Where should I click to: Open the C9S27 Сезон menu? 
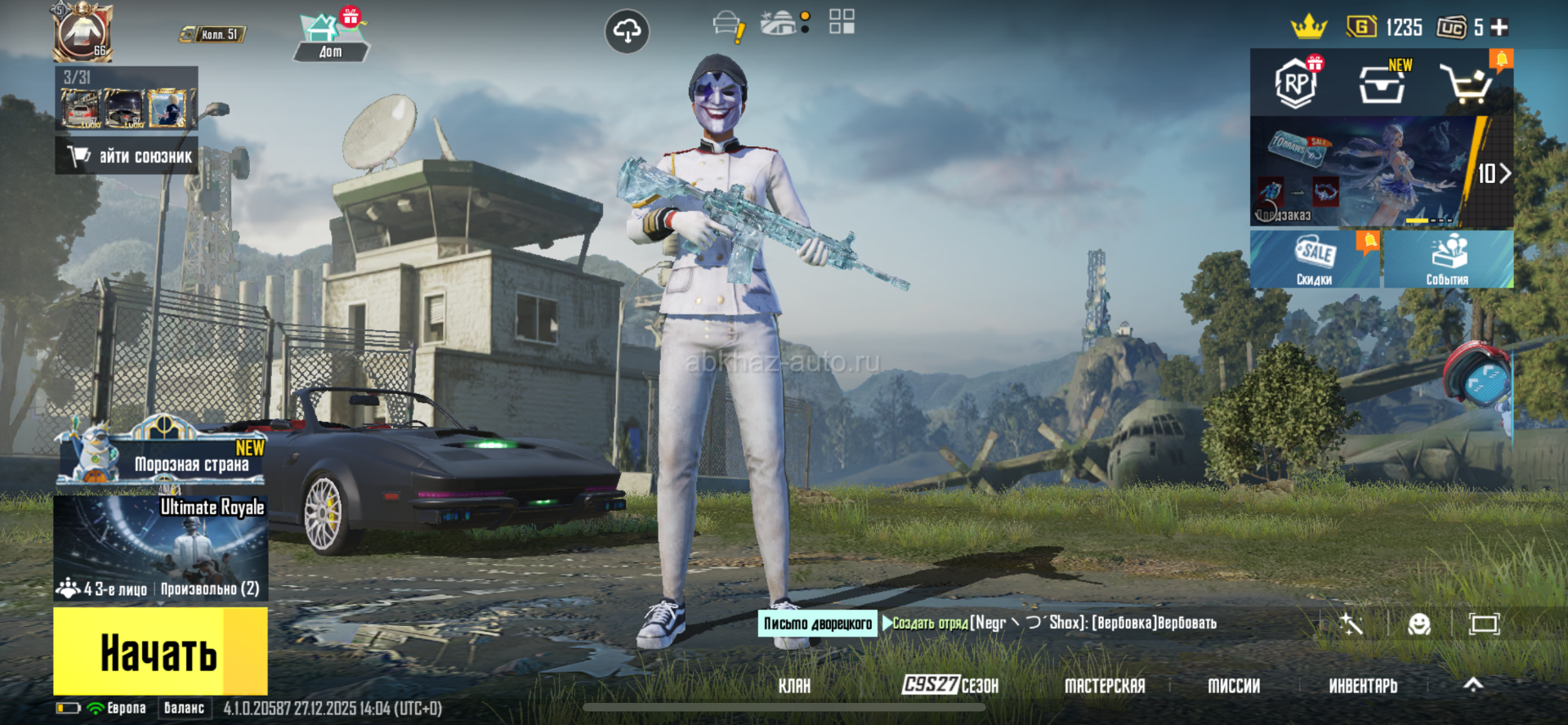click(950, 685)
